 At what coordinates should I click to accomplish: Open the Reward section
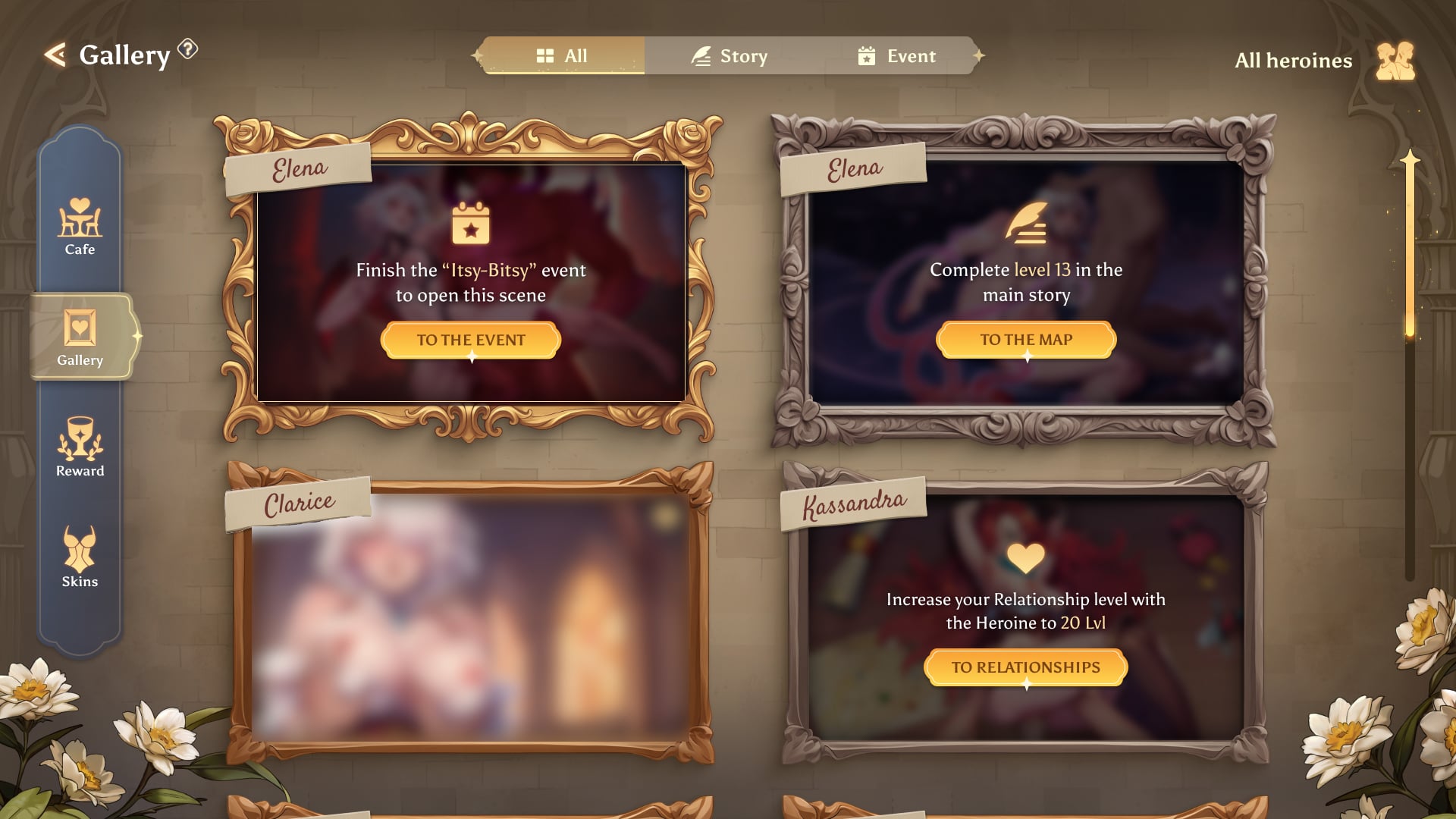tap(80, 447)
